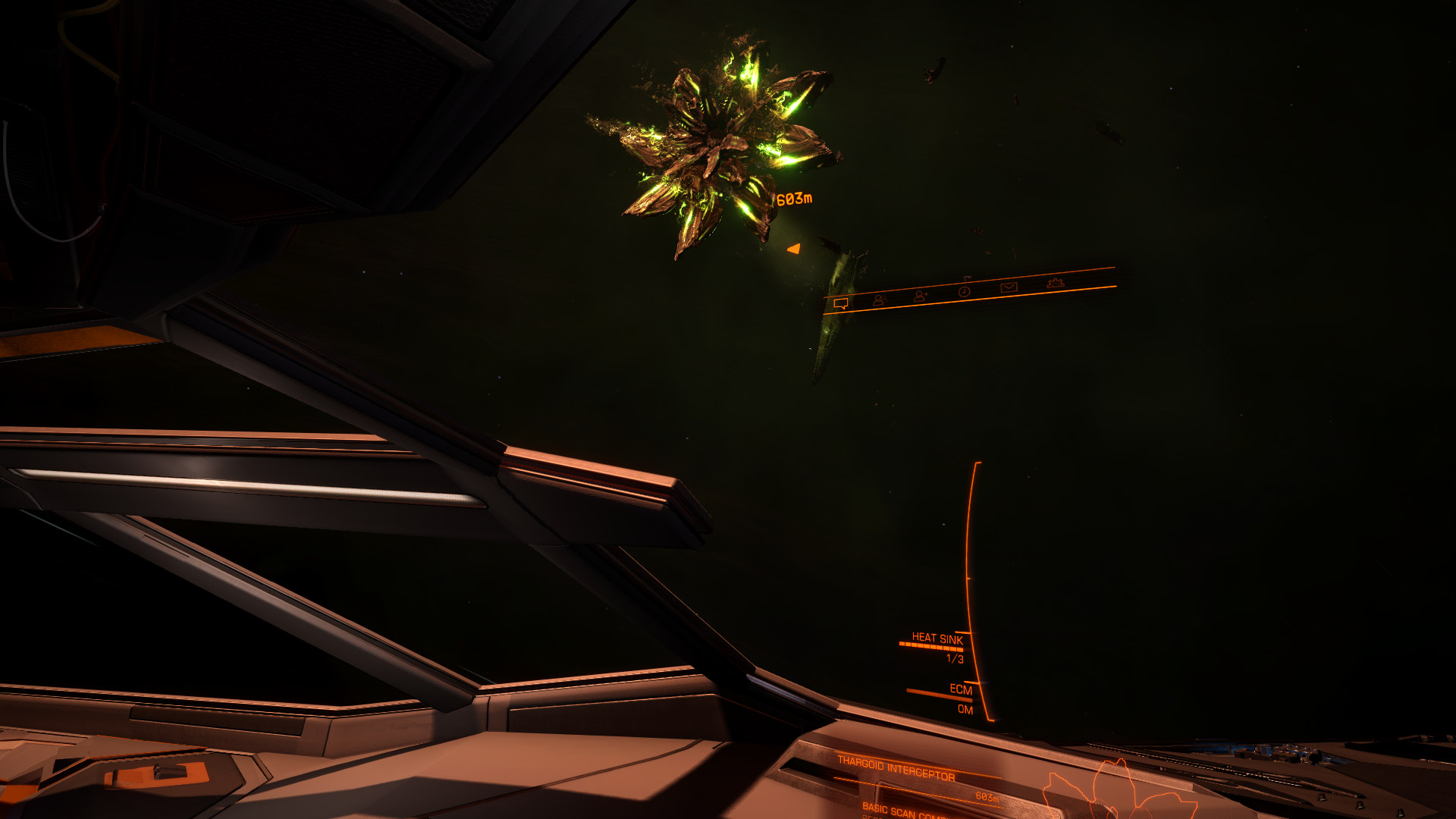Image resolution: width=1456 pixels, height=819 pixels.
Task: Select the gear settings tab
Action: pos(1055,283)
